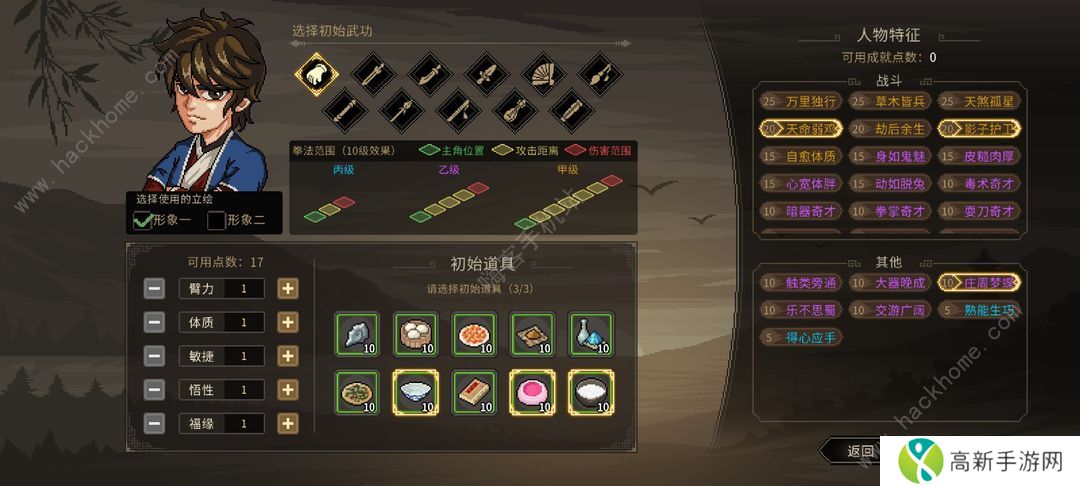Choose the 万里独行 trait
Screen dimensions: 1080x486
[801, 101]
